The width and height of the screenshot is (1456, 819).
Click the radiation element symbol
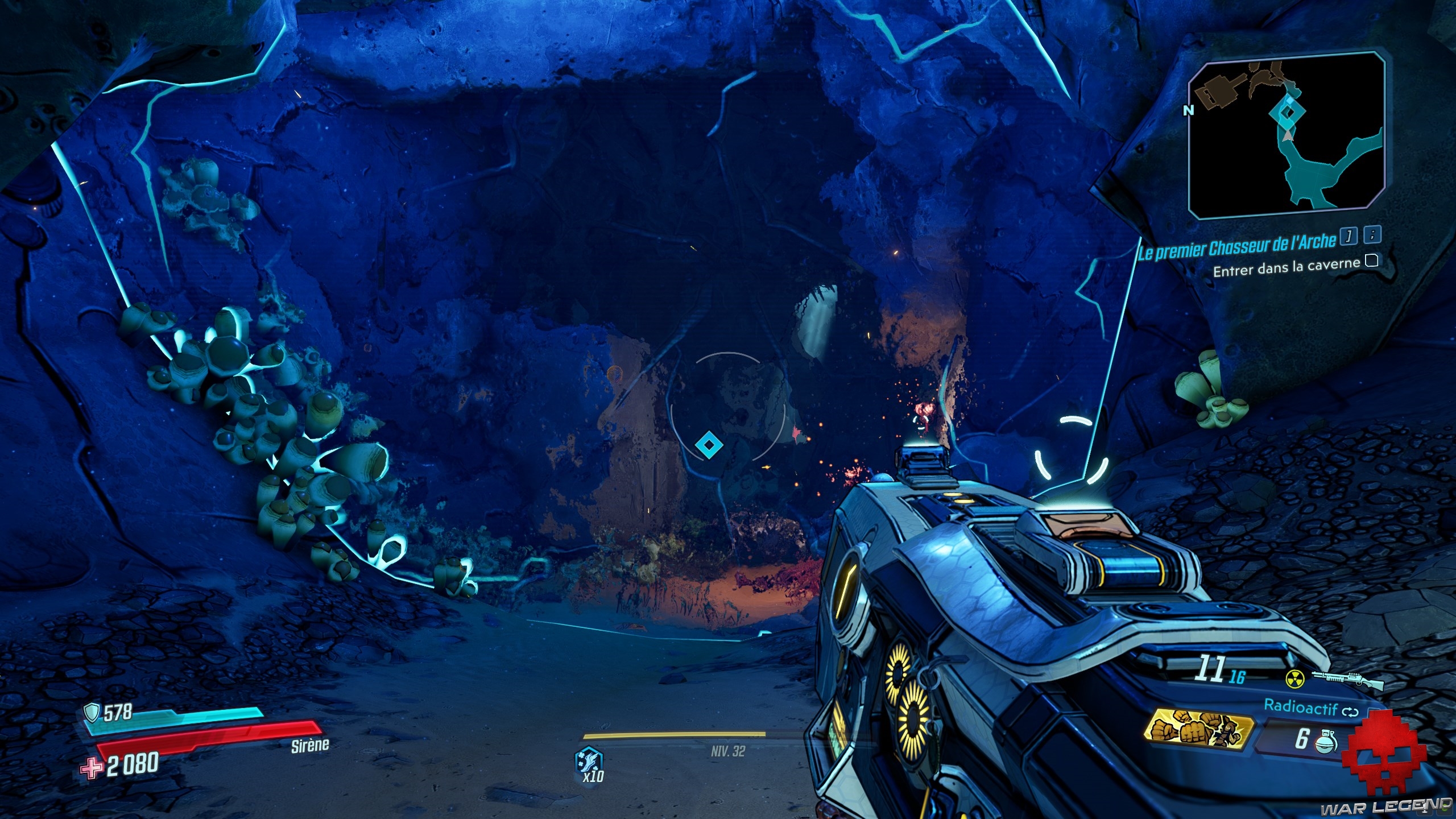pos(1294,679)
